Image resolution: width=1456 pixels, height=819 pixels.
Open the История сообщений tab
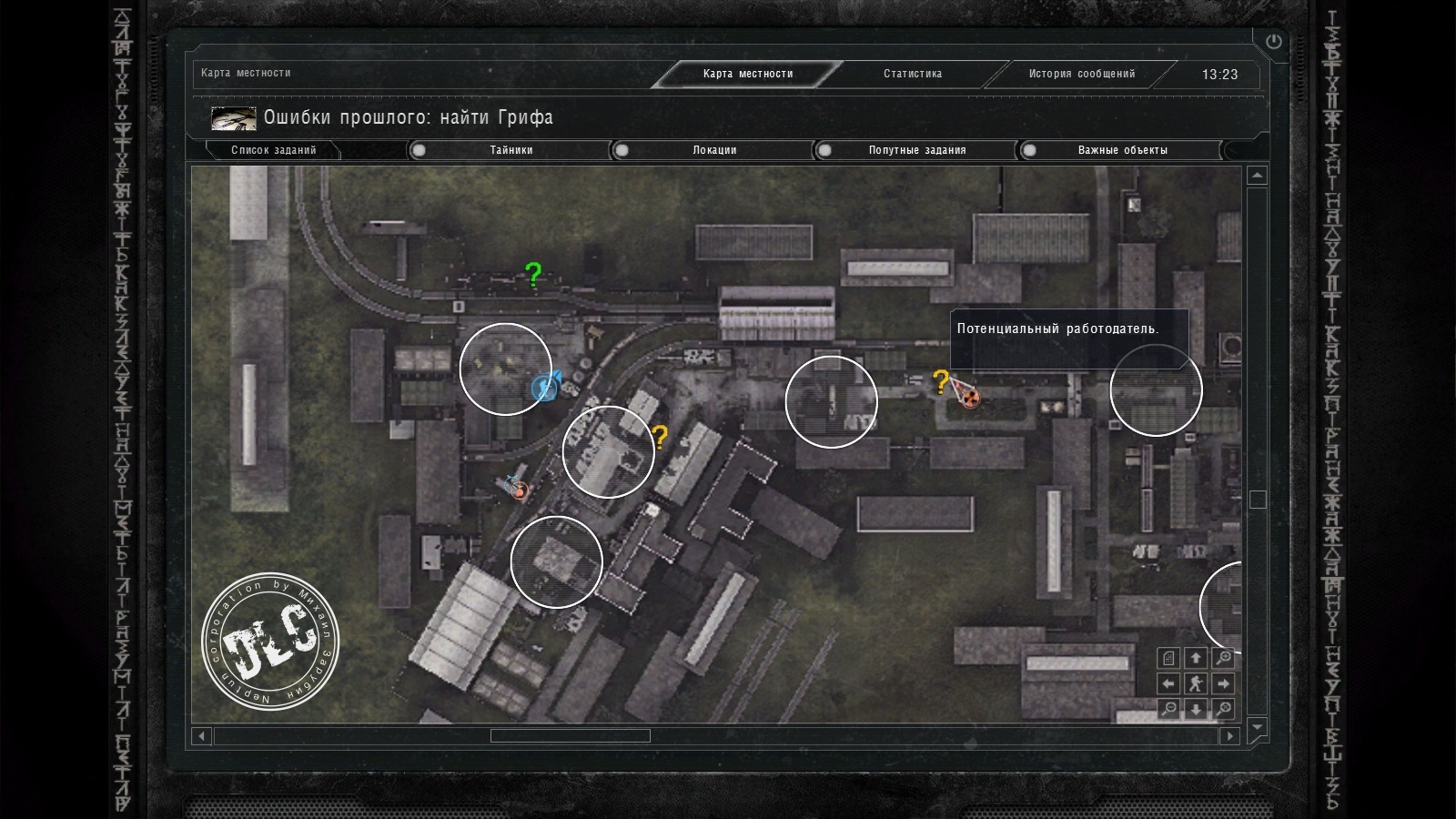tap(1082, 74)
